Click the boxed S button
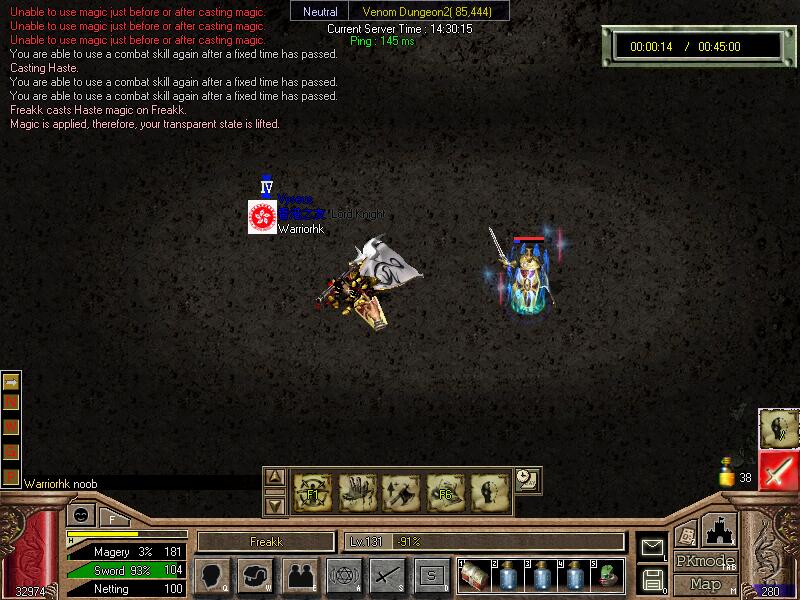Screen dimensions: 800x600 point(431,575)
